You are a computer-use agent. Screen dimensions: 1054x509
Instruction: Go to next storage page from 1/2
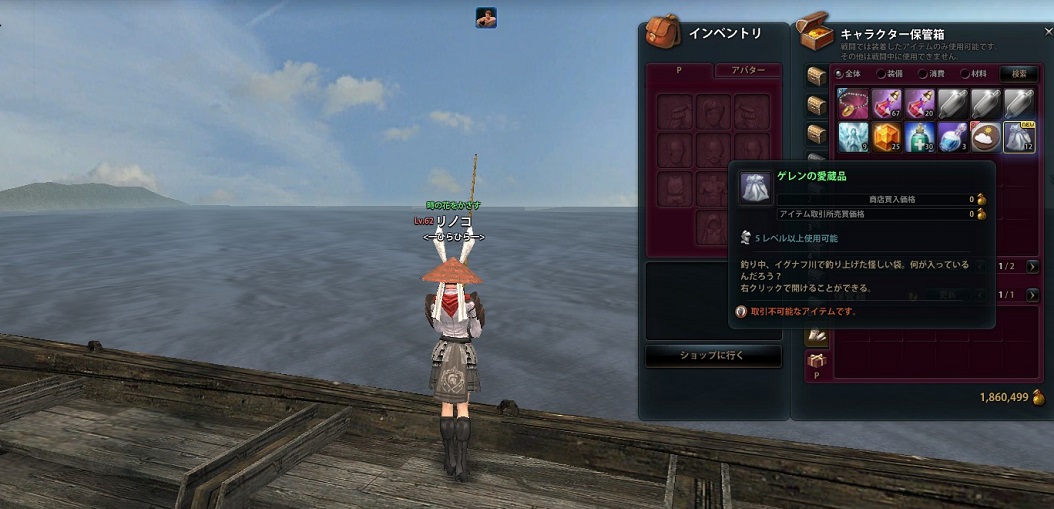coord(1033,267)
